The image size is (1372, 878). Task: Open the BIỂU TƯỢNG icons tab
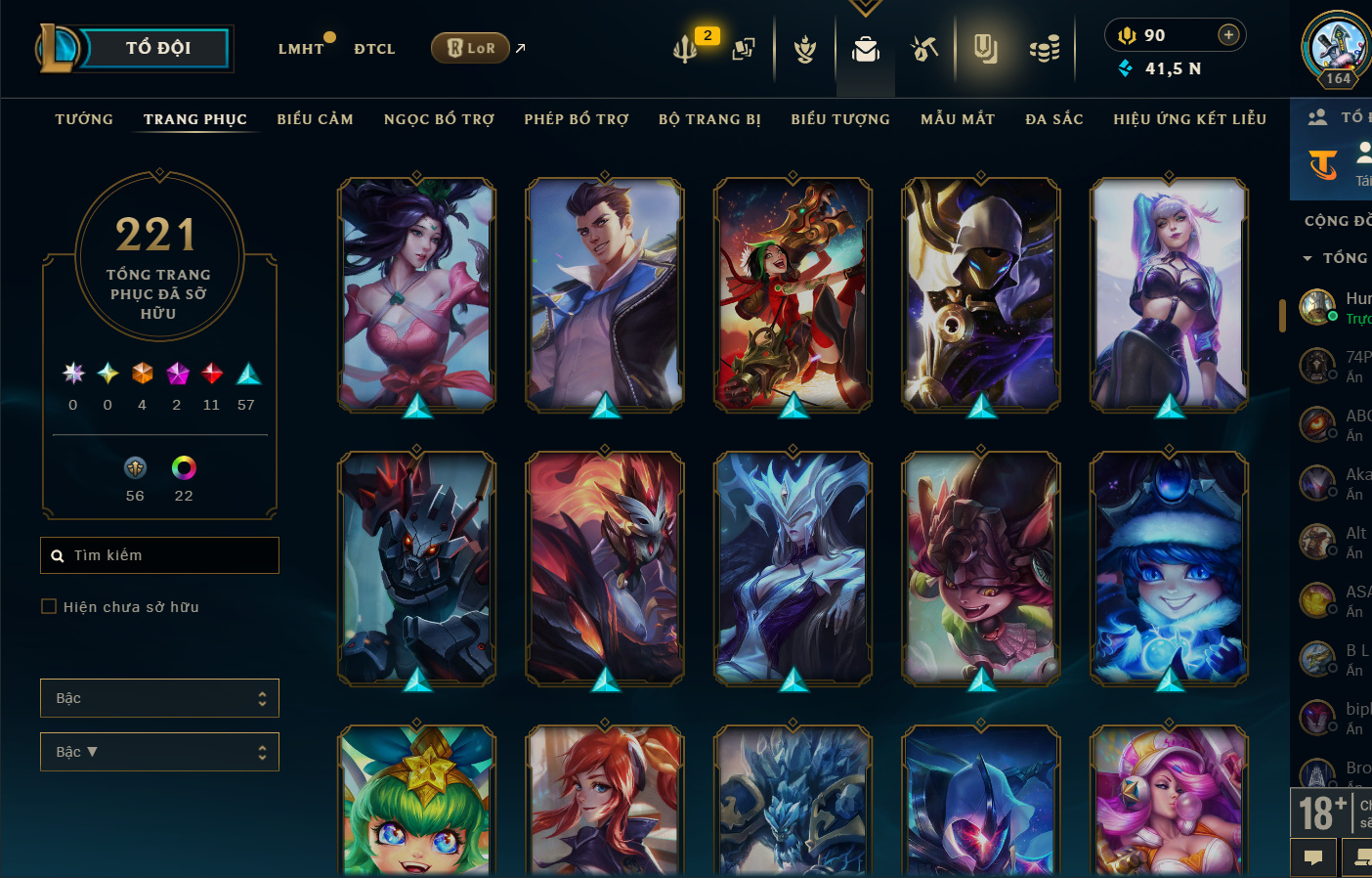840,119
